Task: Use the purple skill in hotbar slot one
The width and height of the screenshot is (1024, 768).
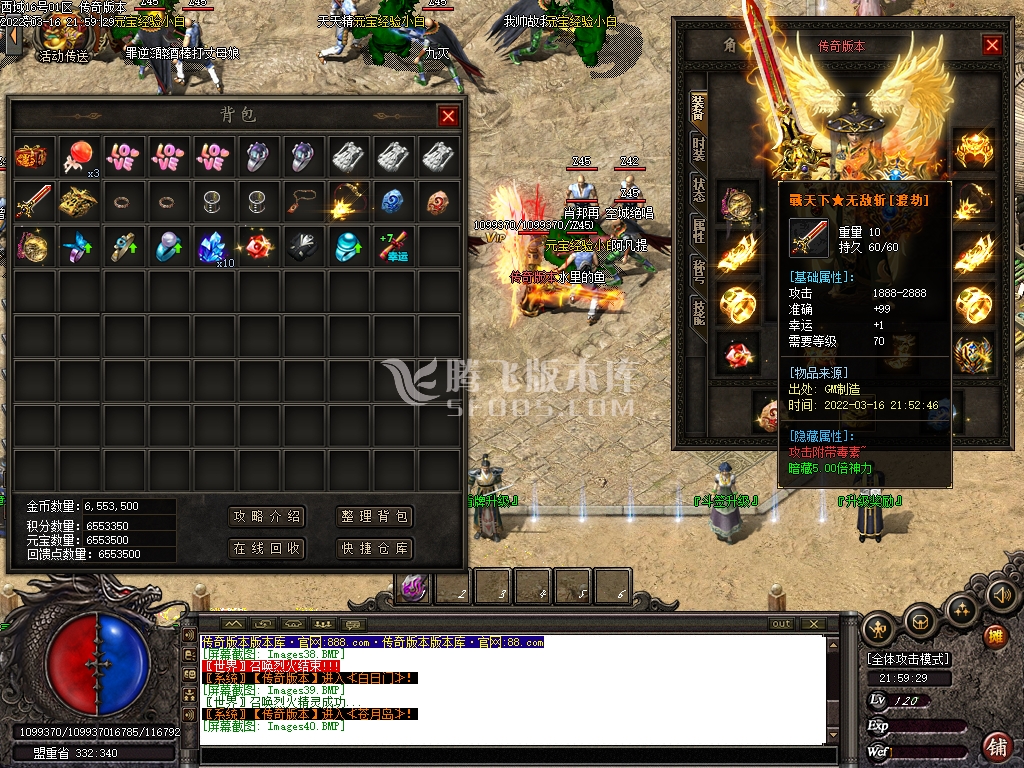Action: coord(413,587)
